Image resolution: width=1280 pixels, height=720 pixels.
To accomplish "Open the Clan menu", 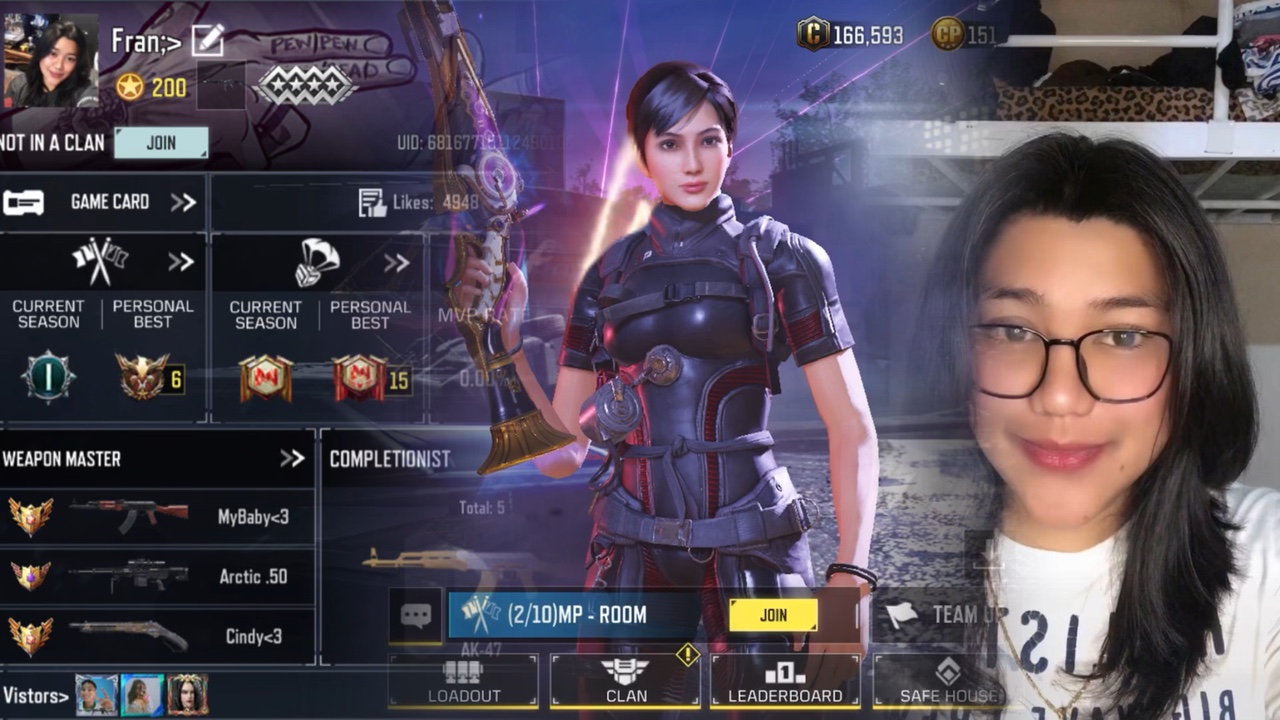I will 626,681.
